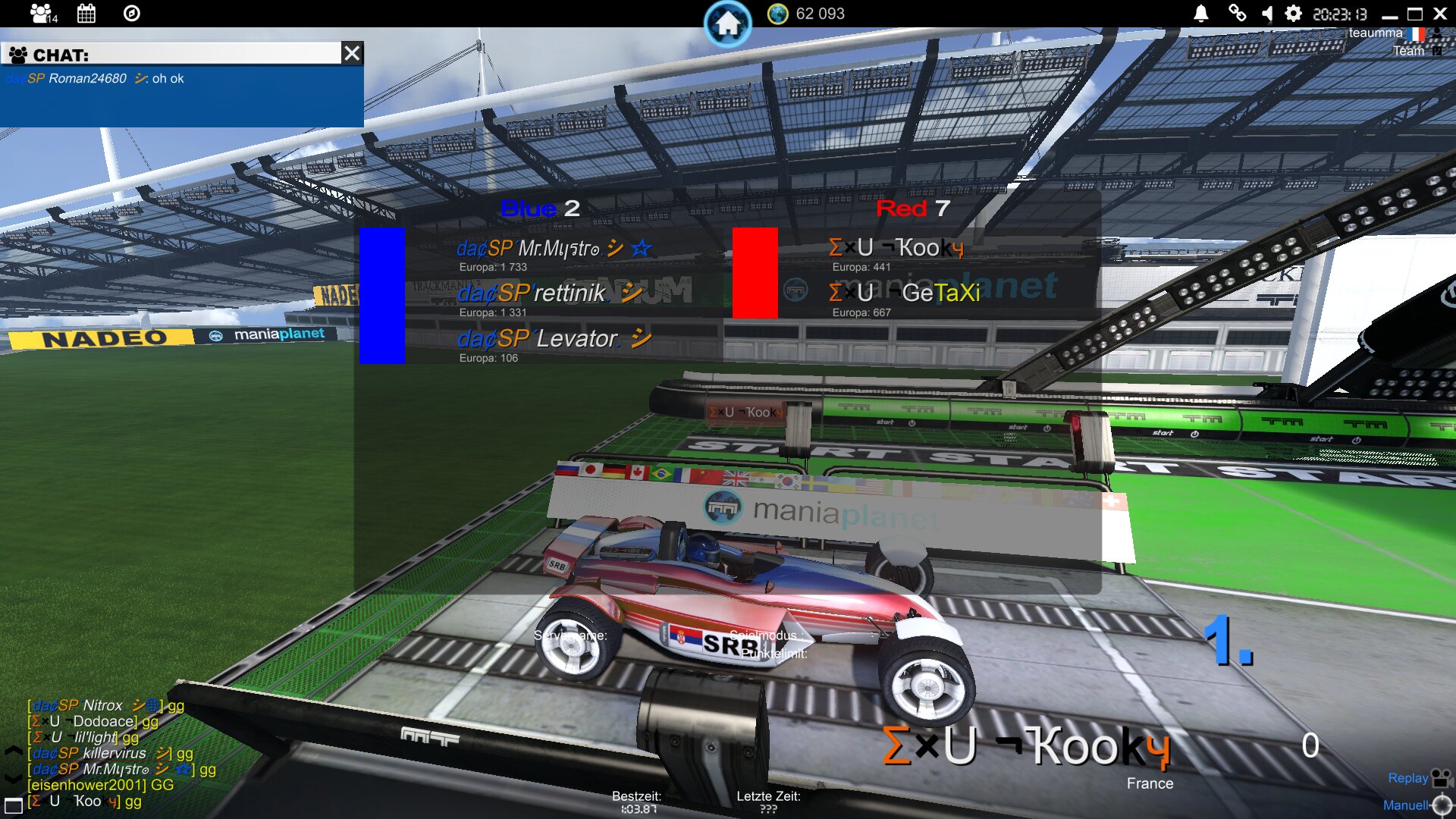
Task: Open the settings gear
Action: (1293, 13)
